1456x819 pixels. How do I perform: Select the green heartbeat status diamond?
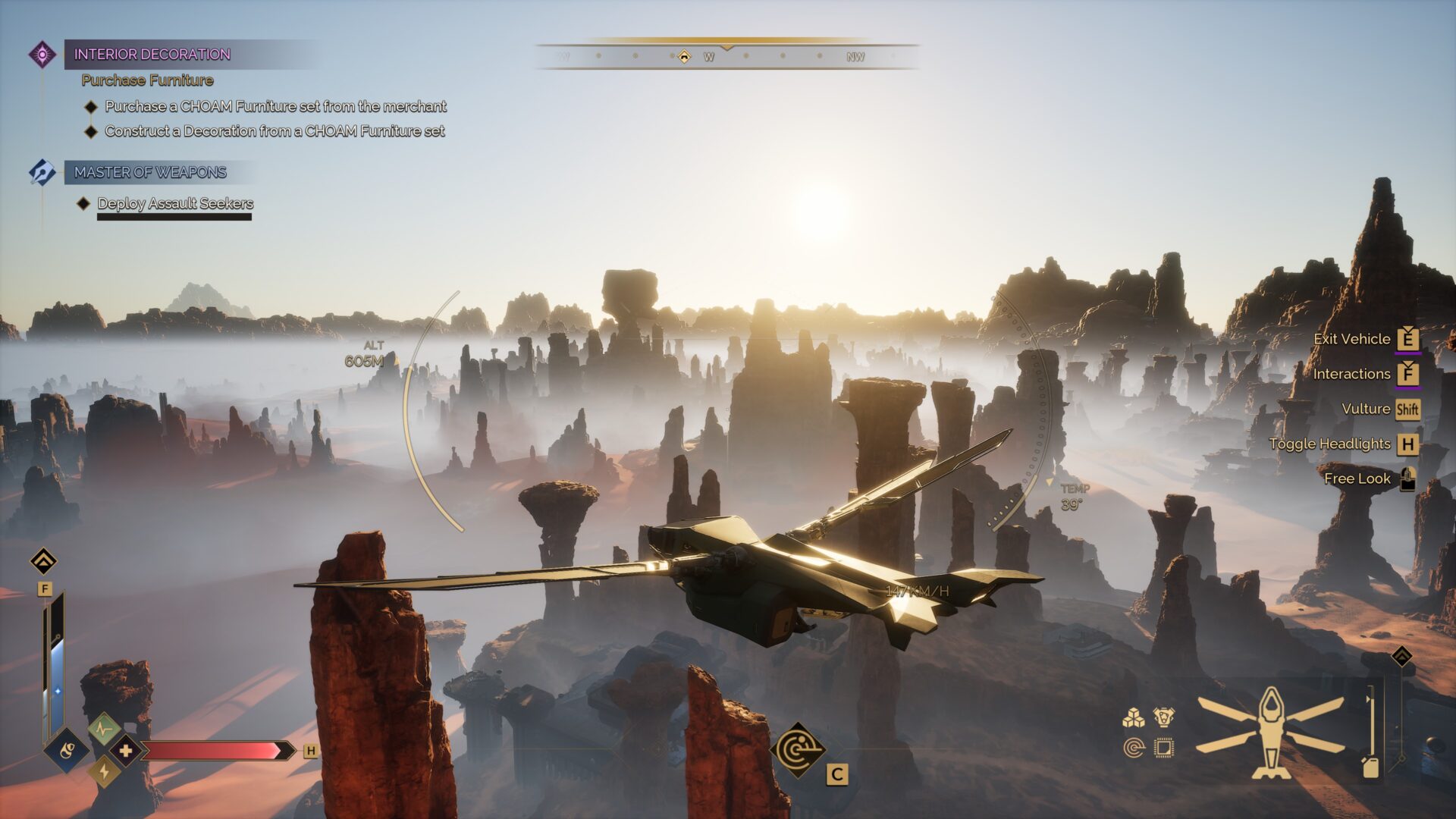pos(104,730)
